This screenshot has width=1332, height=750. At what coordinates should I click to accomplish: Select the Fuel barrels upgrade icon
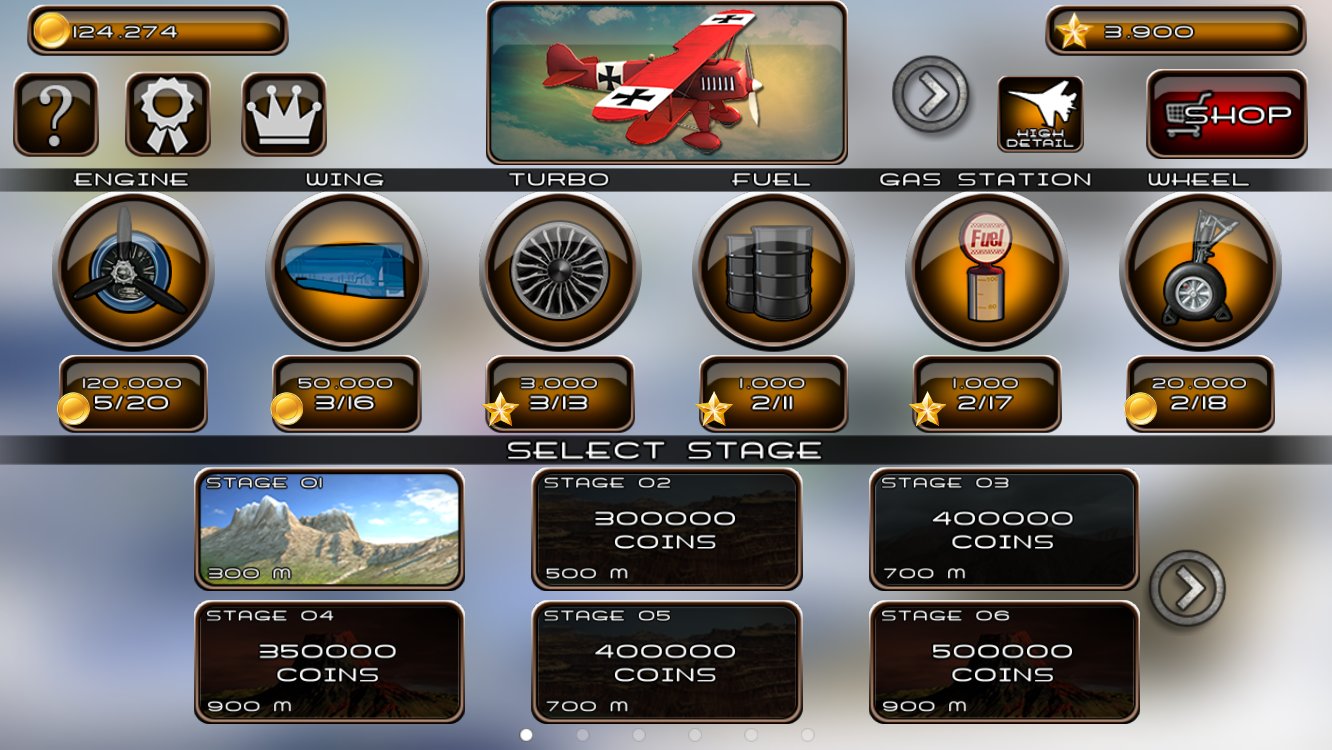pos(774,270)
